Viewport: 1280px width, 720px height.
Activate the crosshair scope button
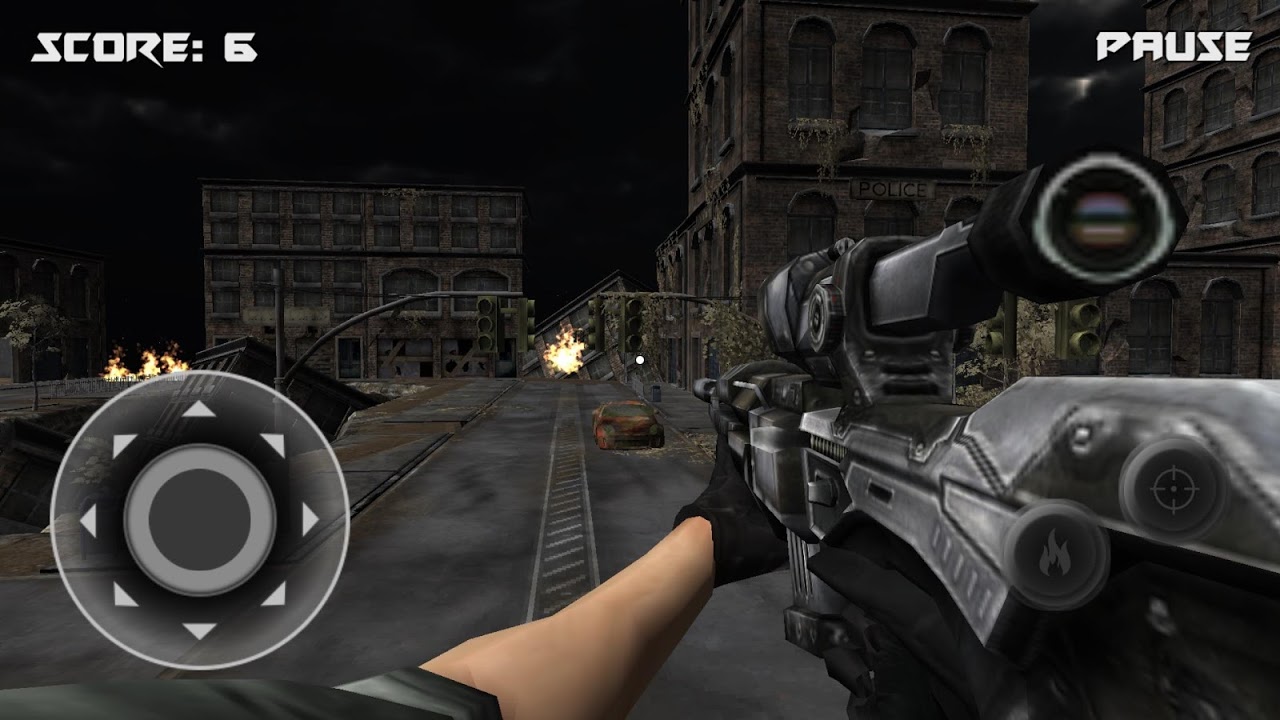(x=1173, y=489)
